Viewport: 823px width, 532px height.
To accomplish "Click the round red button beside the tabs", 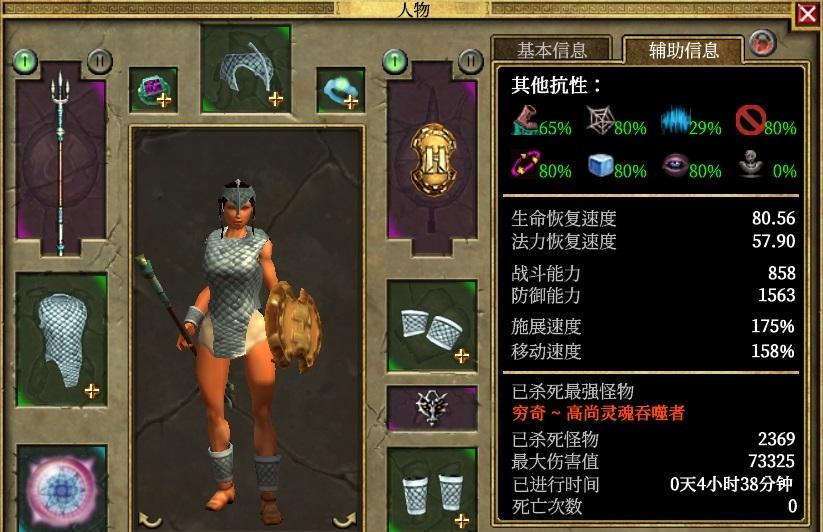I will (762, 43).
